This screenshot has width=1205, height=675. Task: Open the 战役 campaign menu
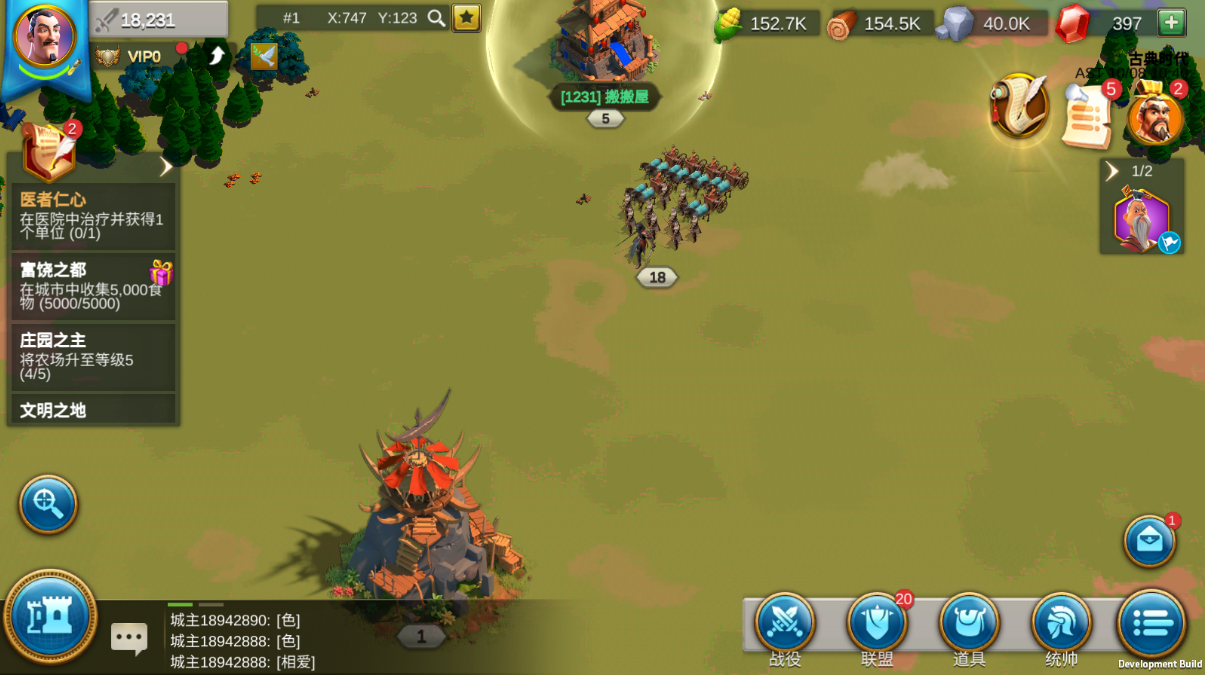pyautogui.click(x=785, y=623)
